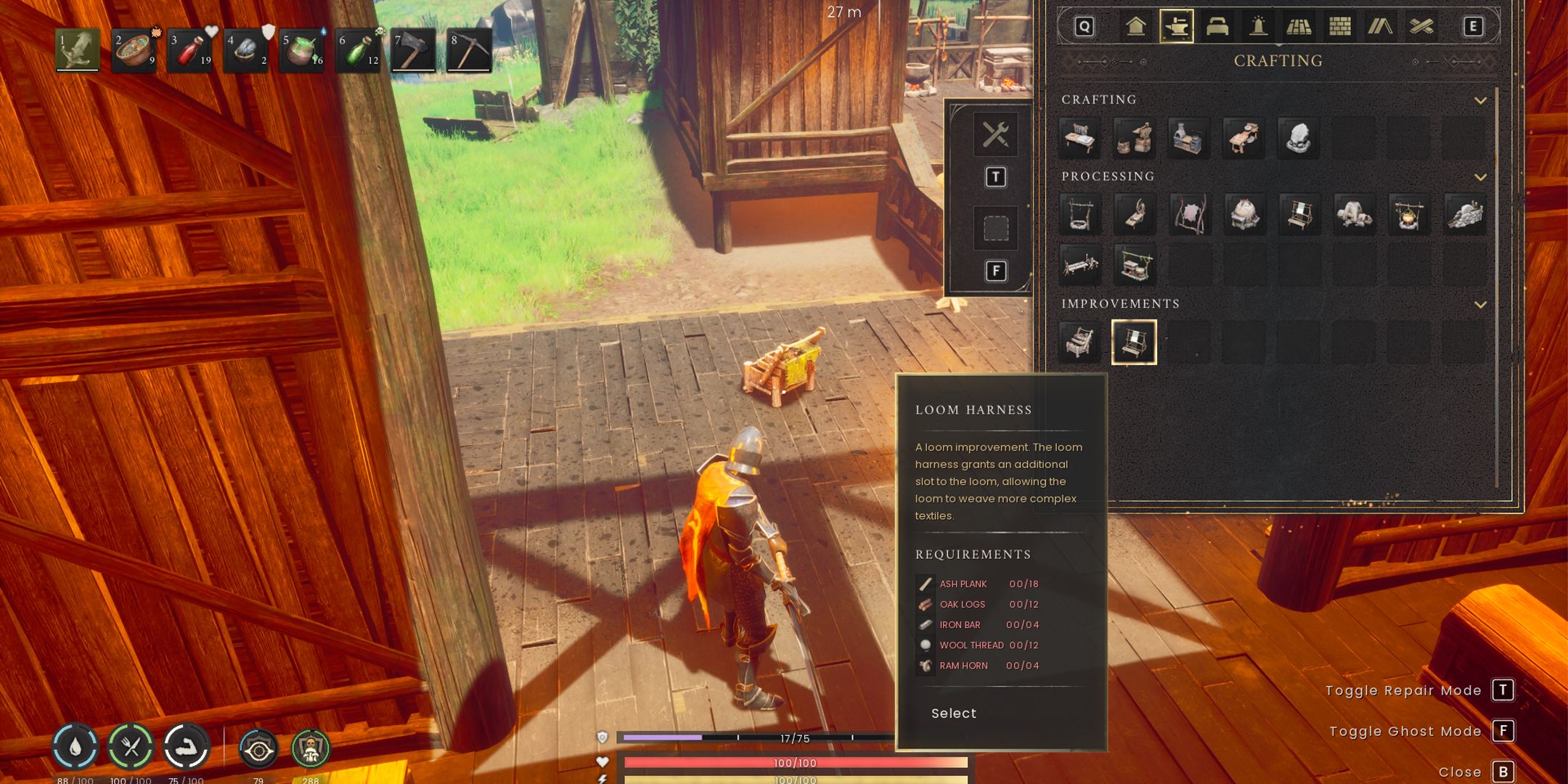Select the anvil forge crafting station
Image resolution: width=1568 pixels, height=784 pixels.
tap(1135, 138)
